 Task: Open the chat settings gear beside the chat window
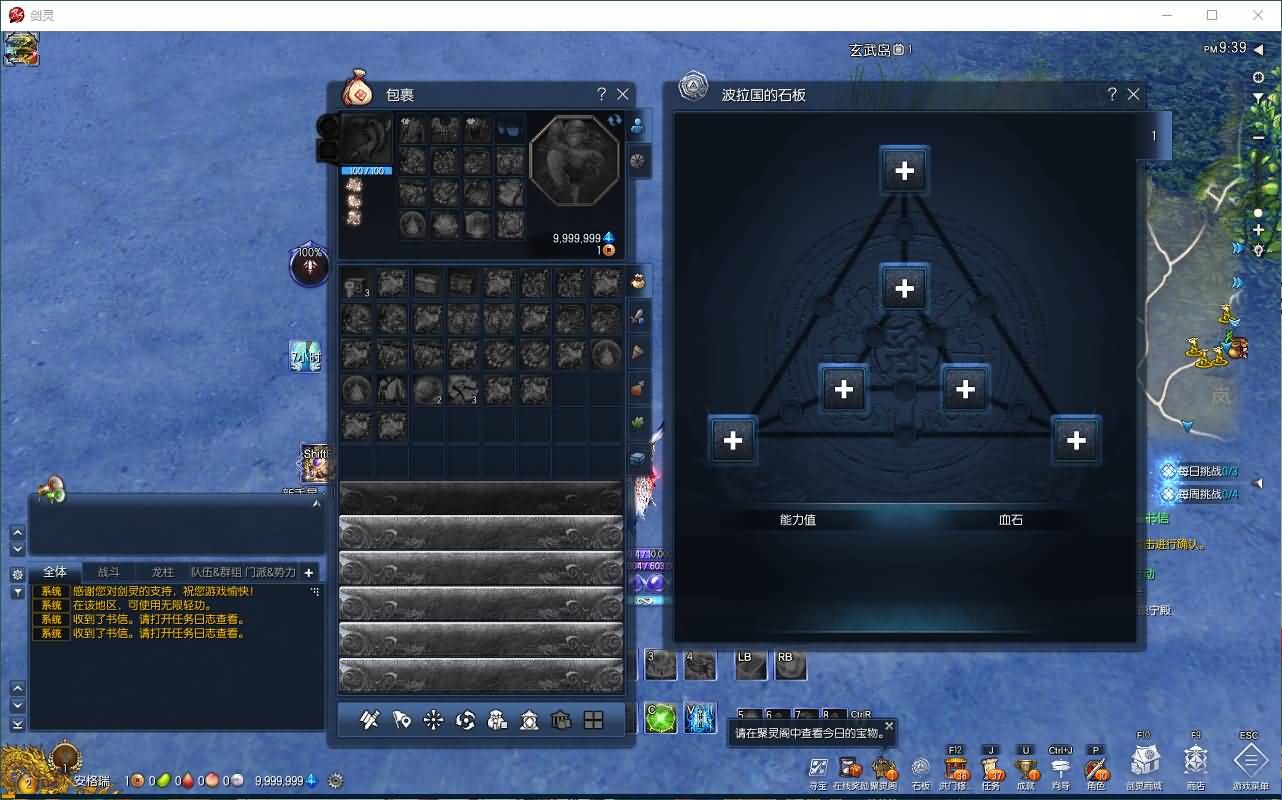coord(17,573)
